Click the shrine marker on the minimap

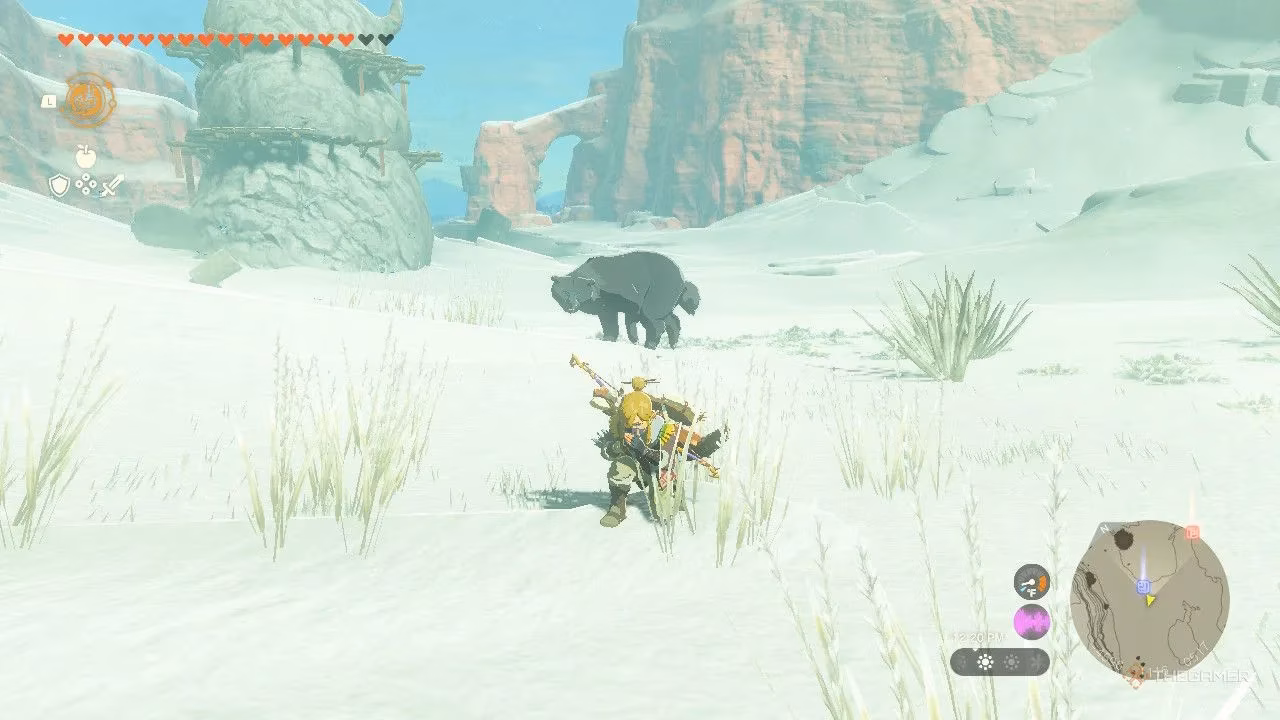coord(1142,587)
